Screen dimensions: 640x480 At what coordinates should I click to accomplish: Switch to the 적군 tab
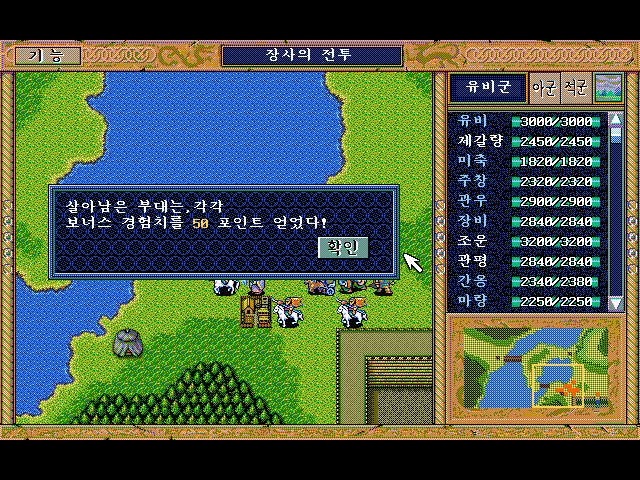(575, 88)
